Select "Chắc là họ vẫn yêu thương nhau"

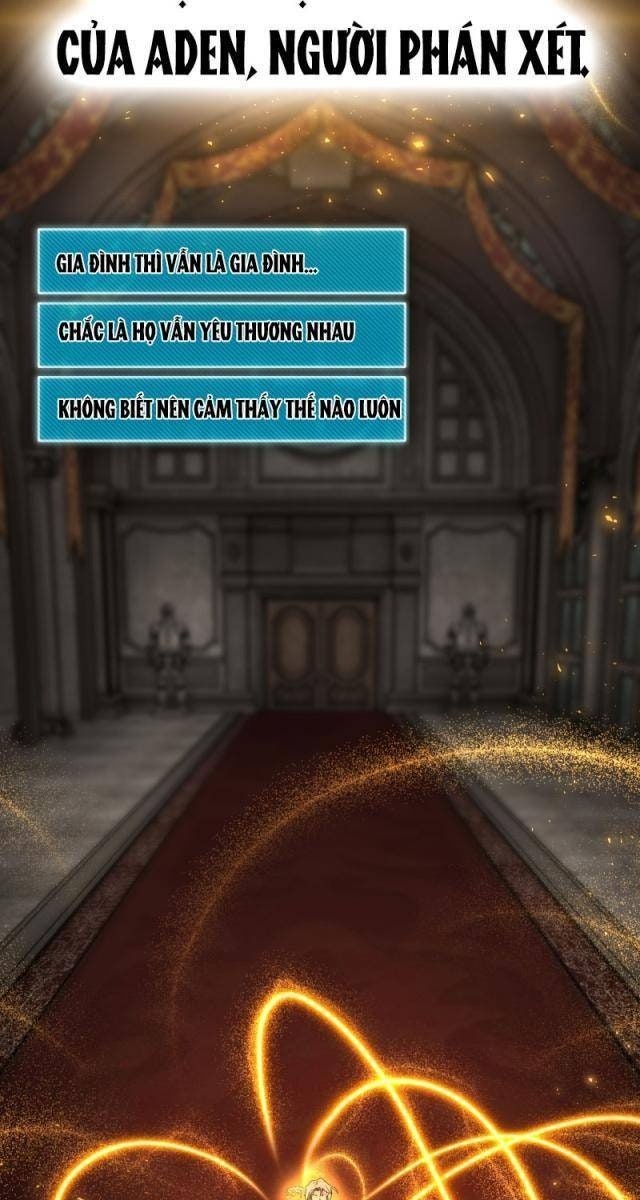221,335
